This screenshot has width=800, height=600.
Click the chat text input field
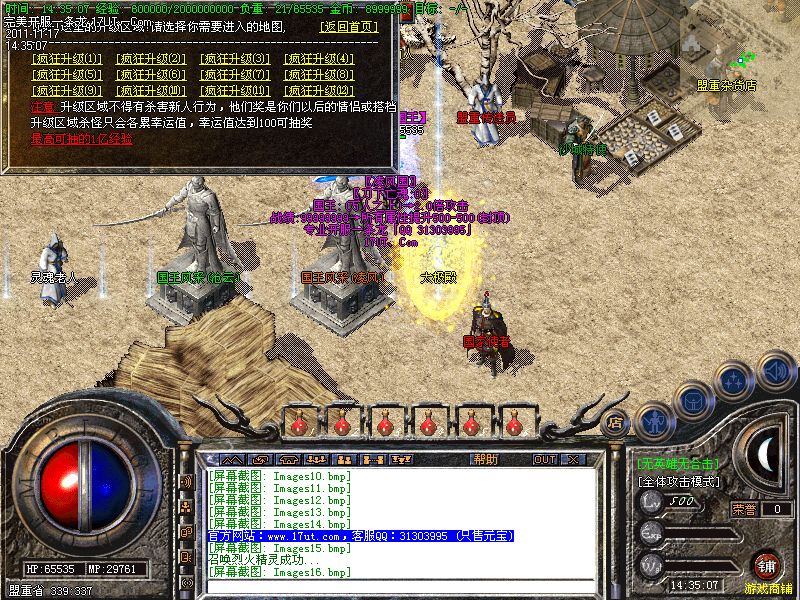tap(400, 584)
